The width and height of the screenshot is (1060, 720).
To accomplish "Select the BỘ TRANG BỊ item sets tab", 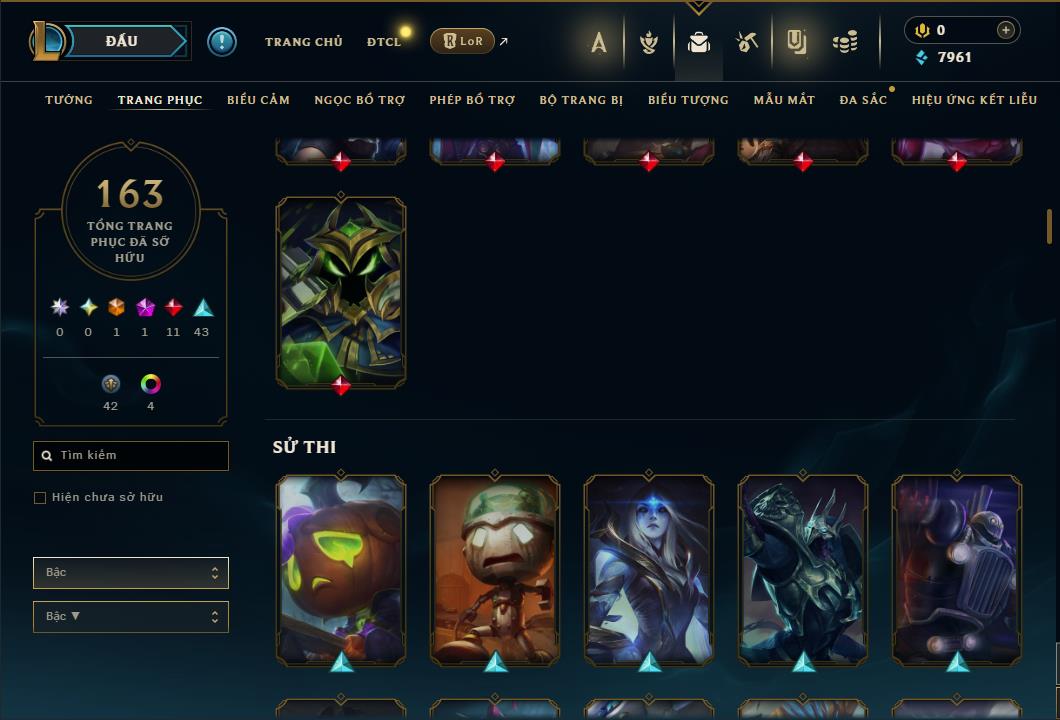I will (581, 100).
